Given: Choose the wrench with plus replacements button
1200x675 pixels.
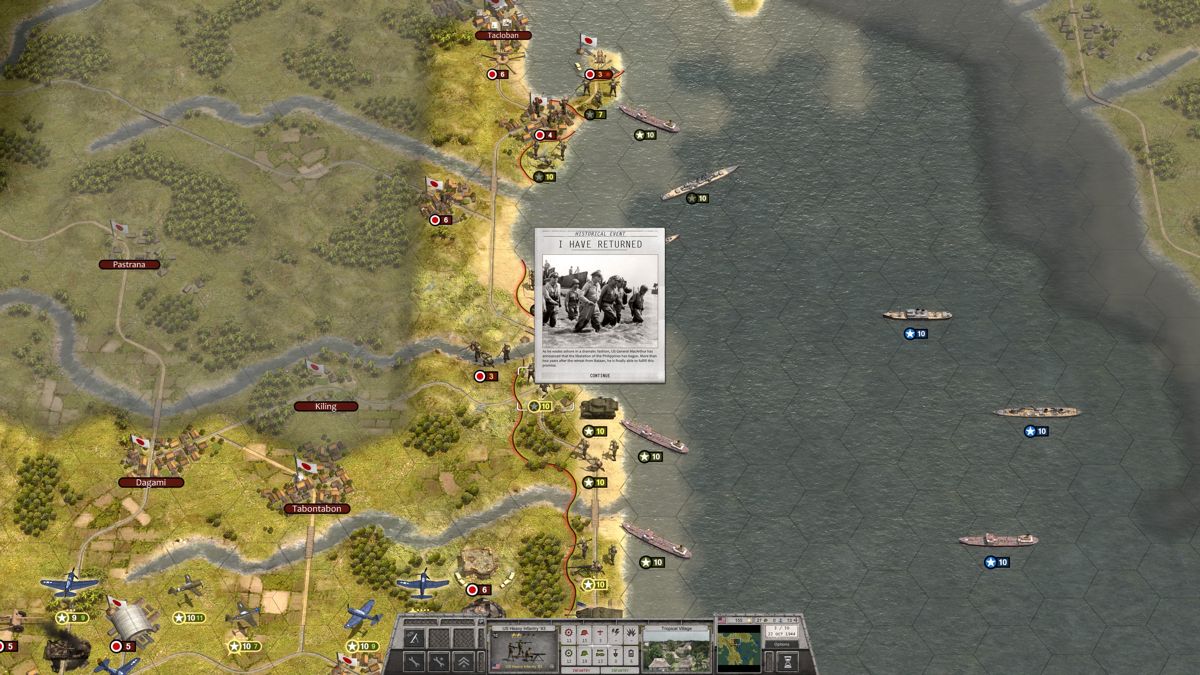Looking at the screenshot, I should tap(439, 661).
